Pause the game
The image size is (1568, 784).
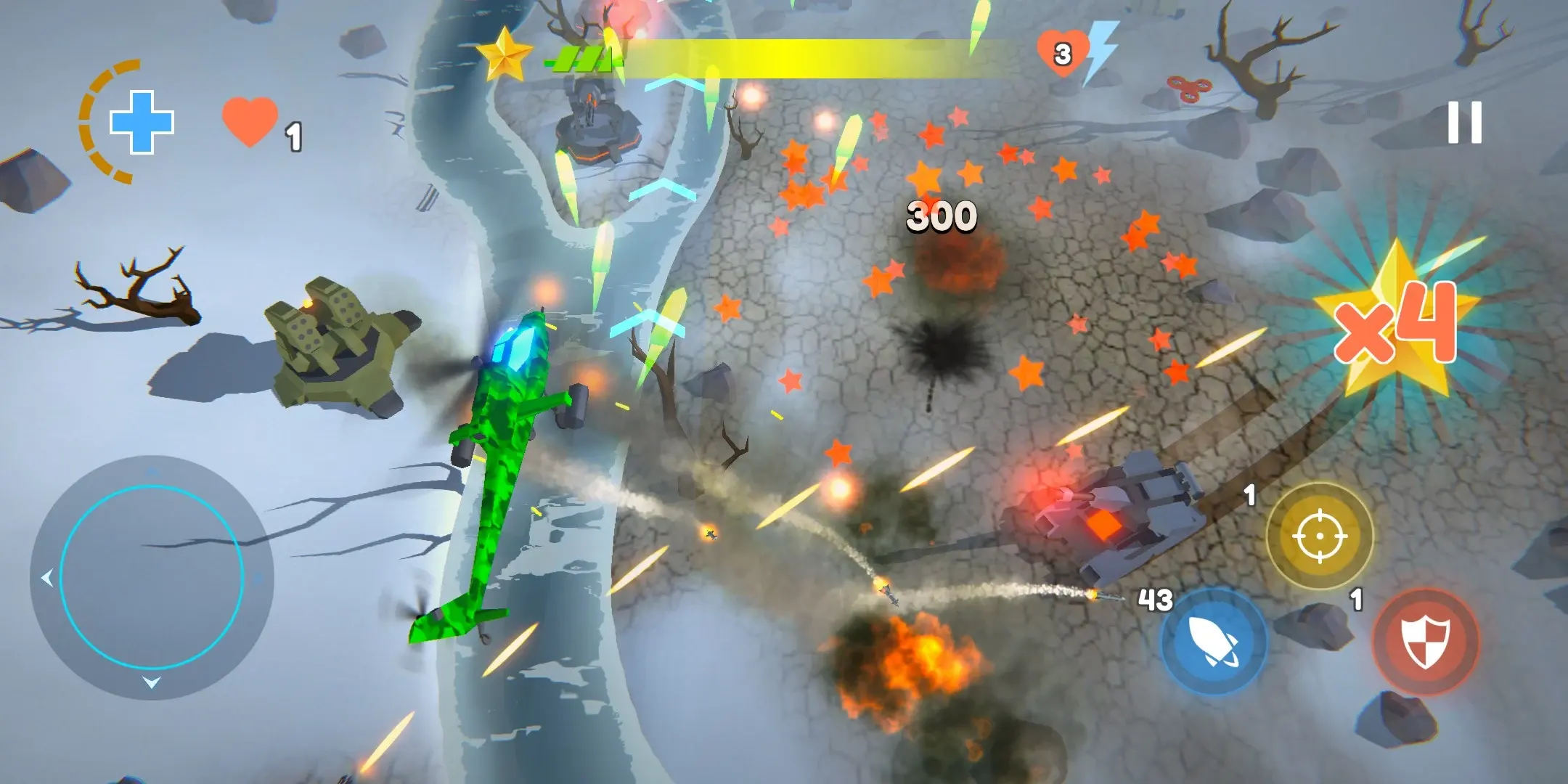pos(1464,122)
